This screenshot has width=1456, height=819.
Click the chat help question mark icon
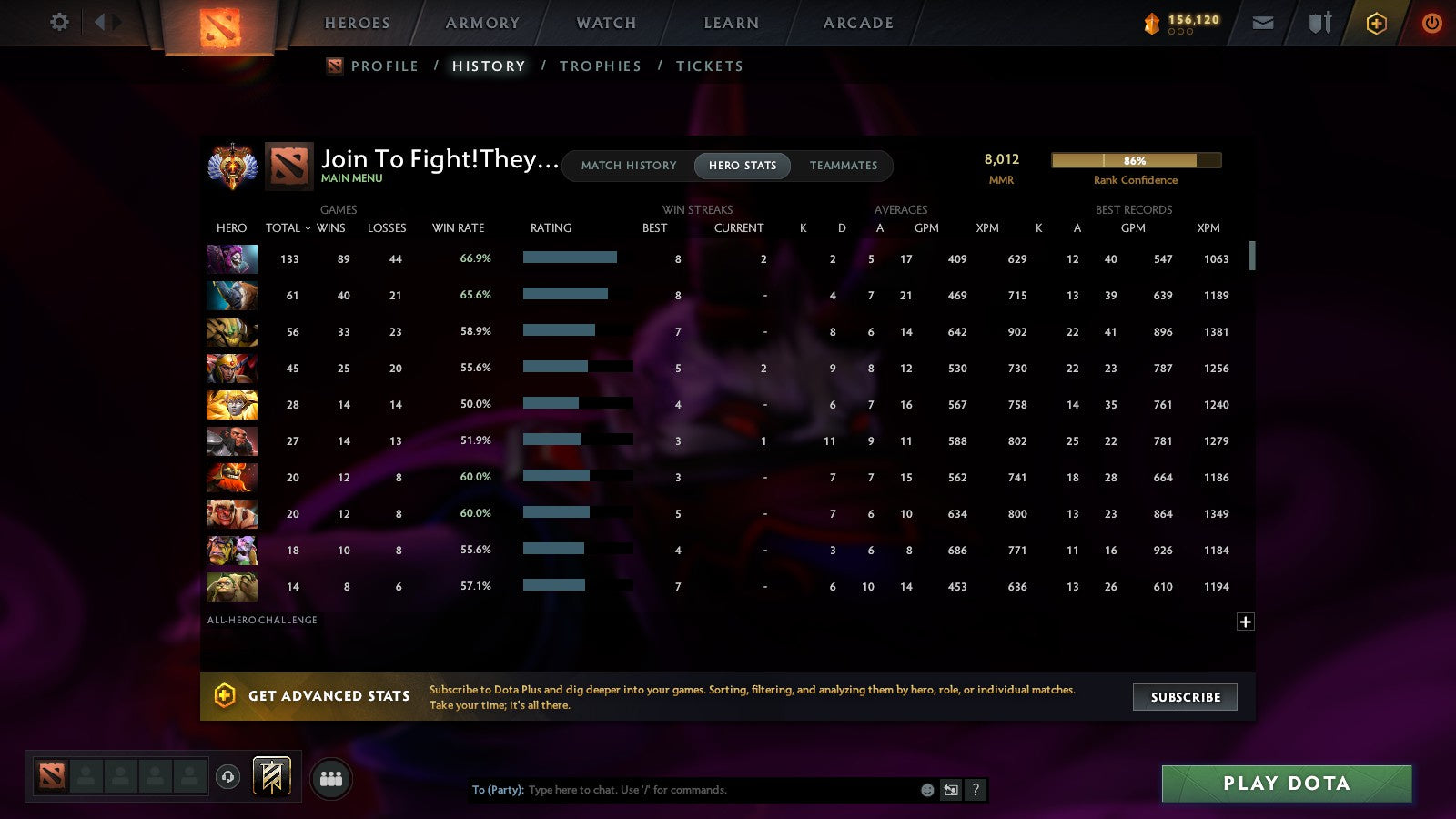[x=976, y=790]
